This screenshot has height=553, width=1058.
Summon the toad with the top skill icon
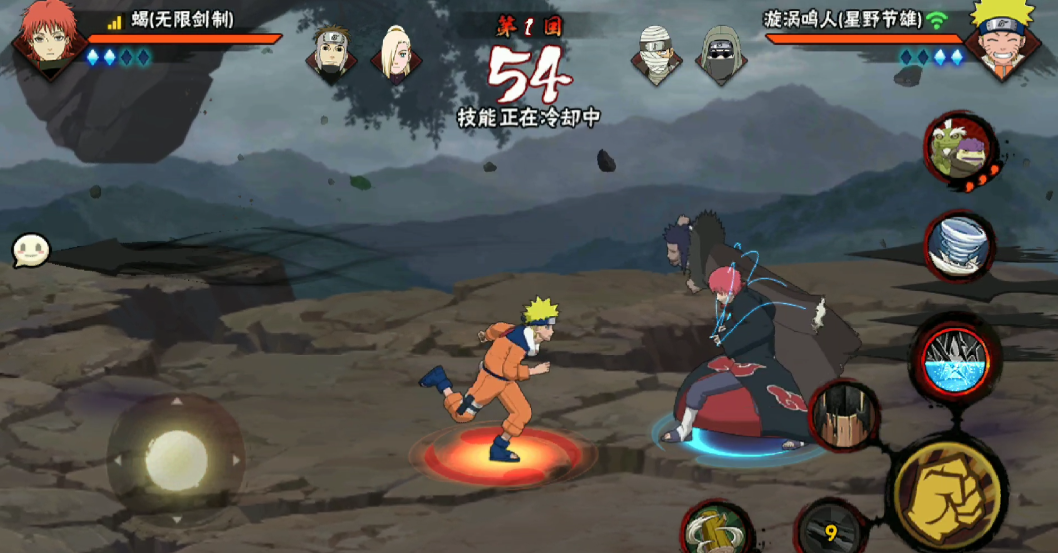click(x=958, y=150)
